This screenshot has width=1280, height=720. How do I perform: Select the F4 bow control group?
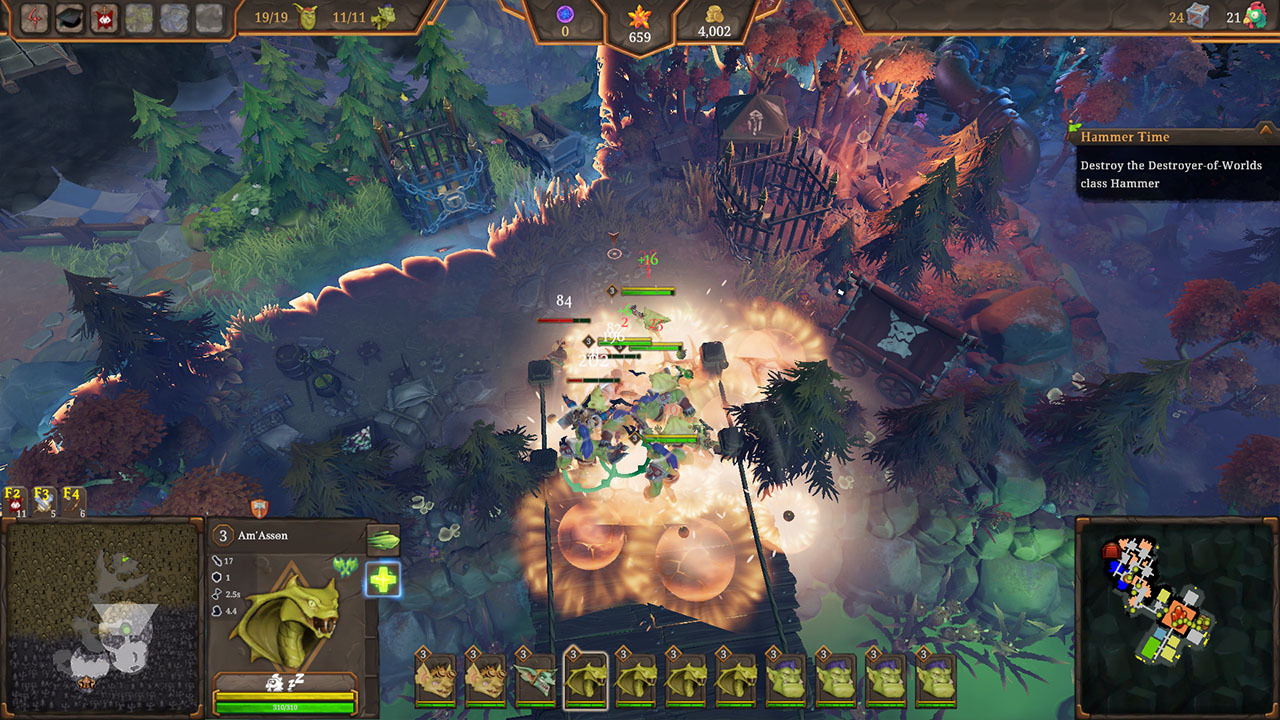point(73,501)
